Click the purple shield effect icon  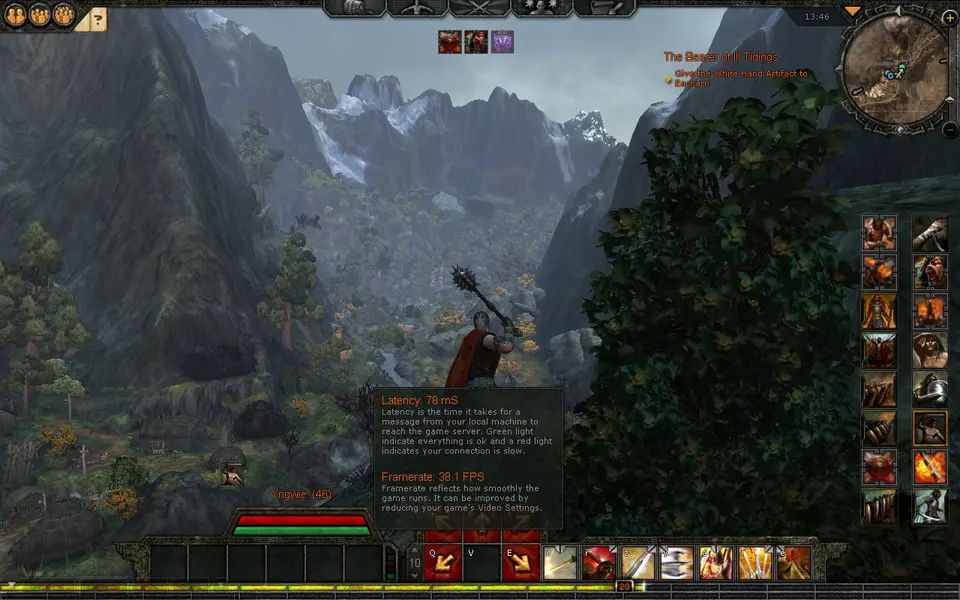[502, 42]
